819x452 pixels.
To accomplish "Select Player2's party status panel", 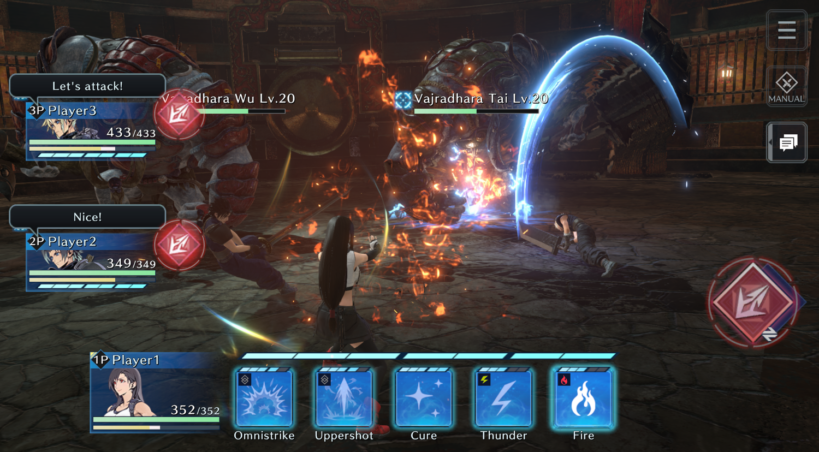I will [91, 262].
